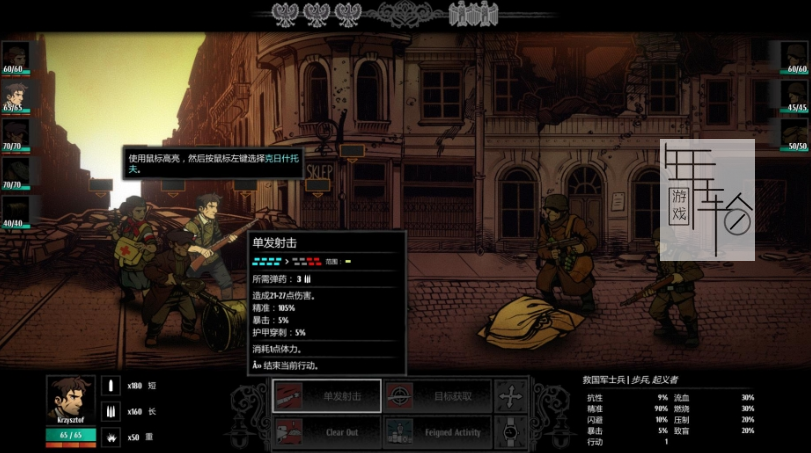Open Krzysztof's large character portrait
Screen dimensions: 811x453
coord(70,401)
